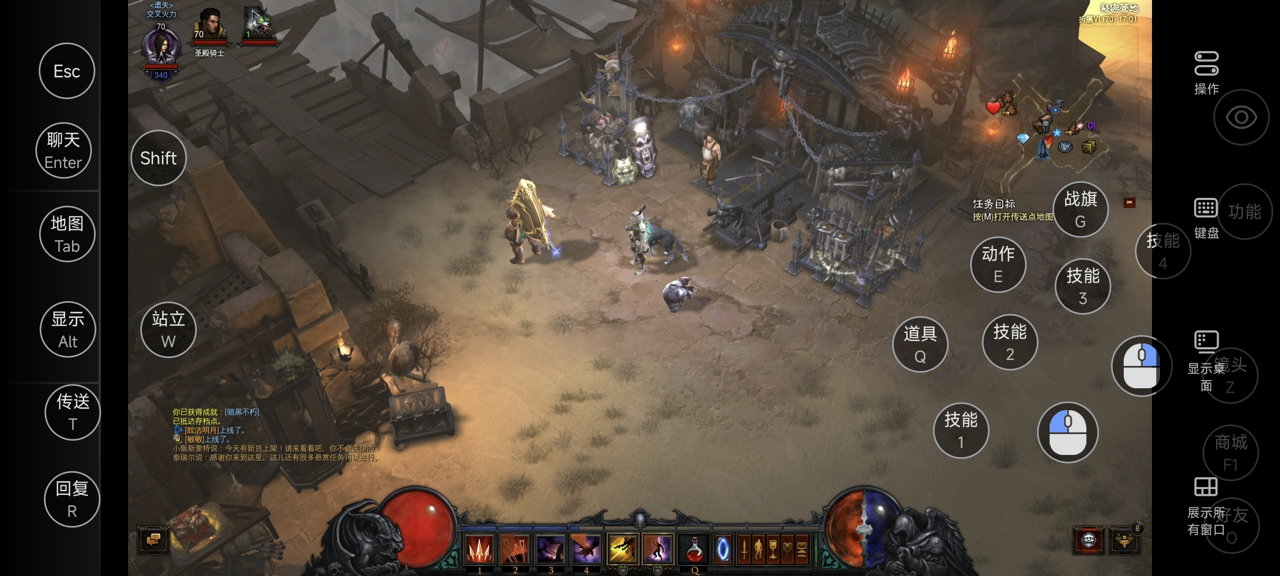Tap the 站立 W stand-still button
The height and width of the screenshot is (576, 1280).
[x=168, y=329]
